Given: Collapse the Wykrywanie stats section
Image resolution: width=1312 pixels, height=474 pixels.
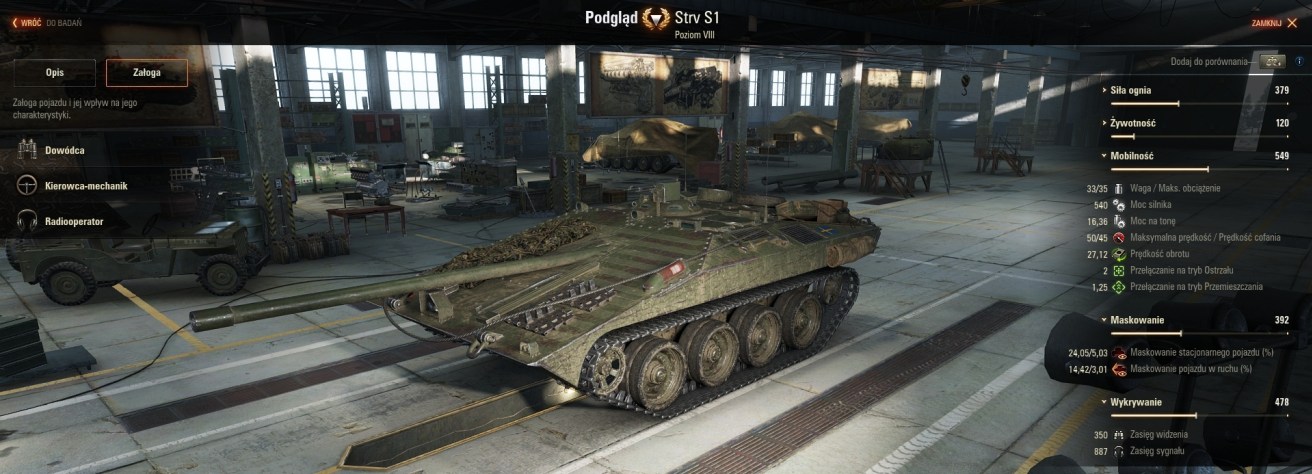Looking at the screenshot, I should point(1135,402).
